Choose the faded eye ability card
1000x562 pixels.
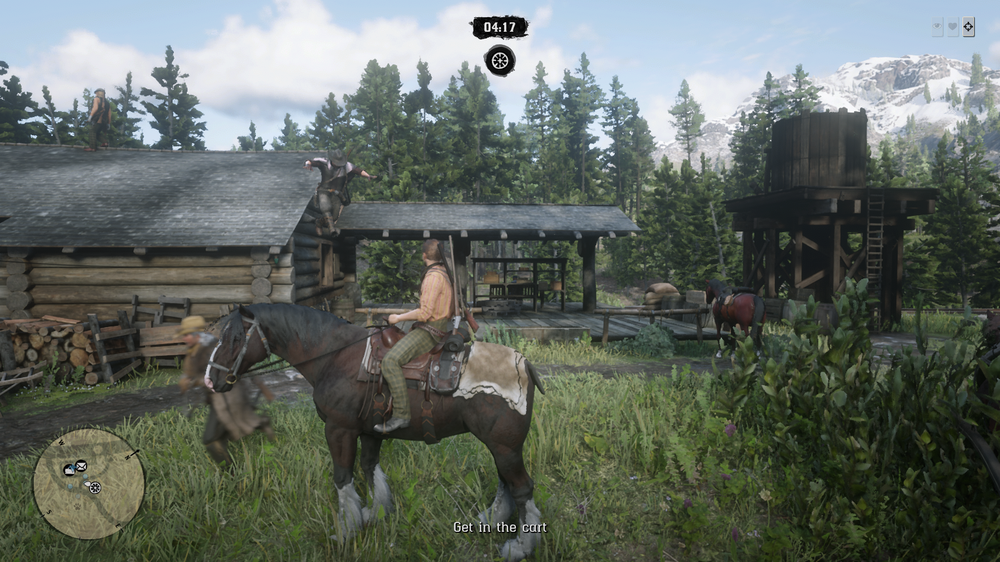pyautogui.click(x=938, y=28)
